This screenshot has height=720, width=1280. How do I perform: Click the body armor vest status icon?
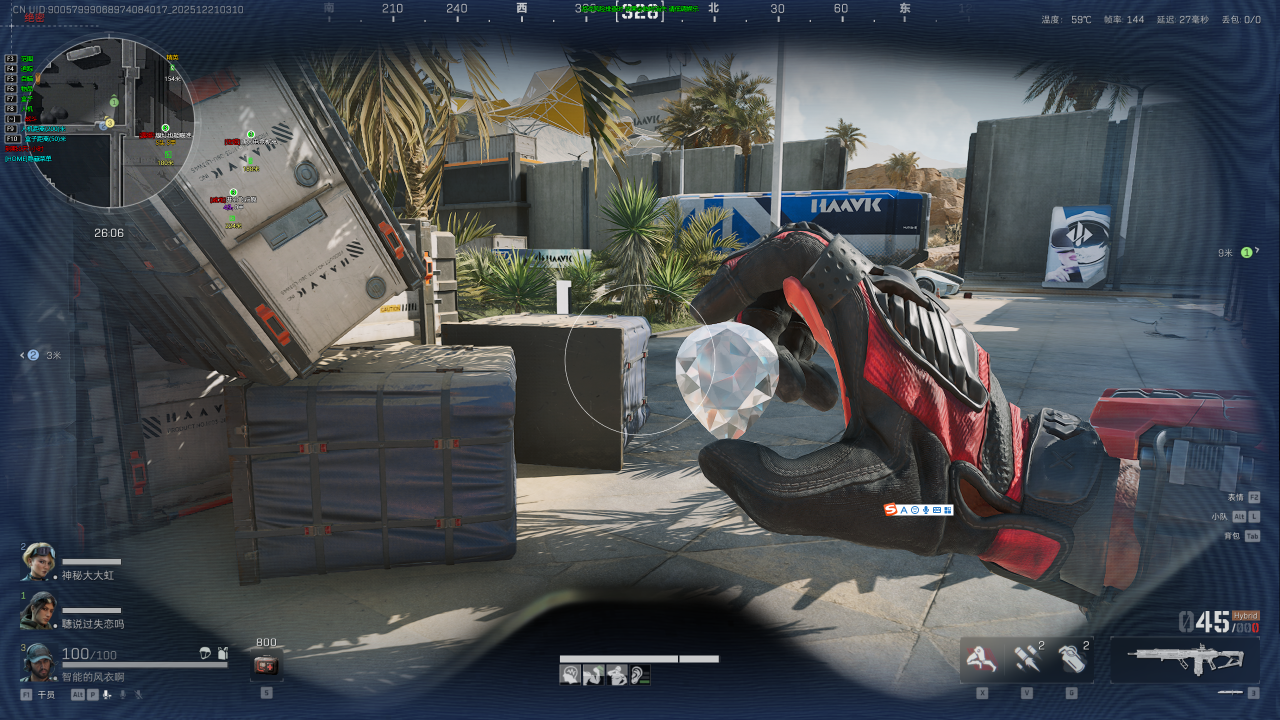coord(222,653)
